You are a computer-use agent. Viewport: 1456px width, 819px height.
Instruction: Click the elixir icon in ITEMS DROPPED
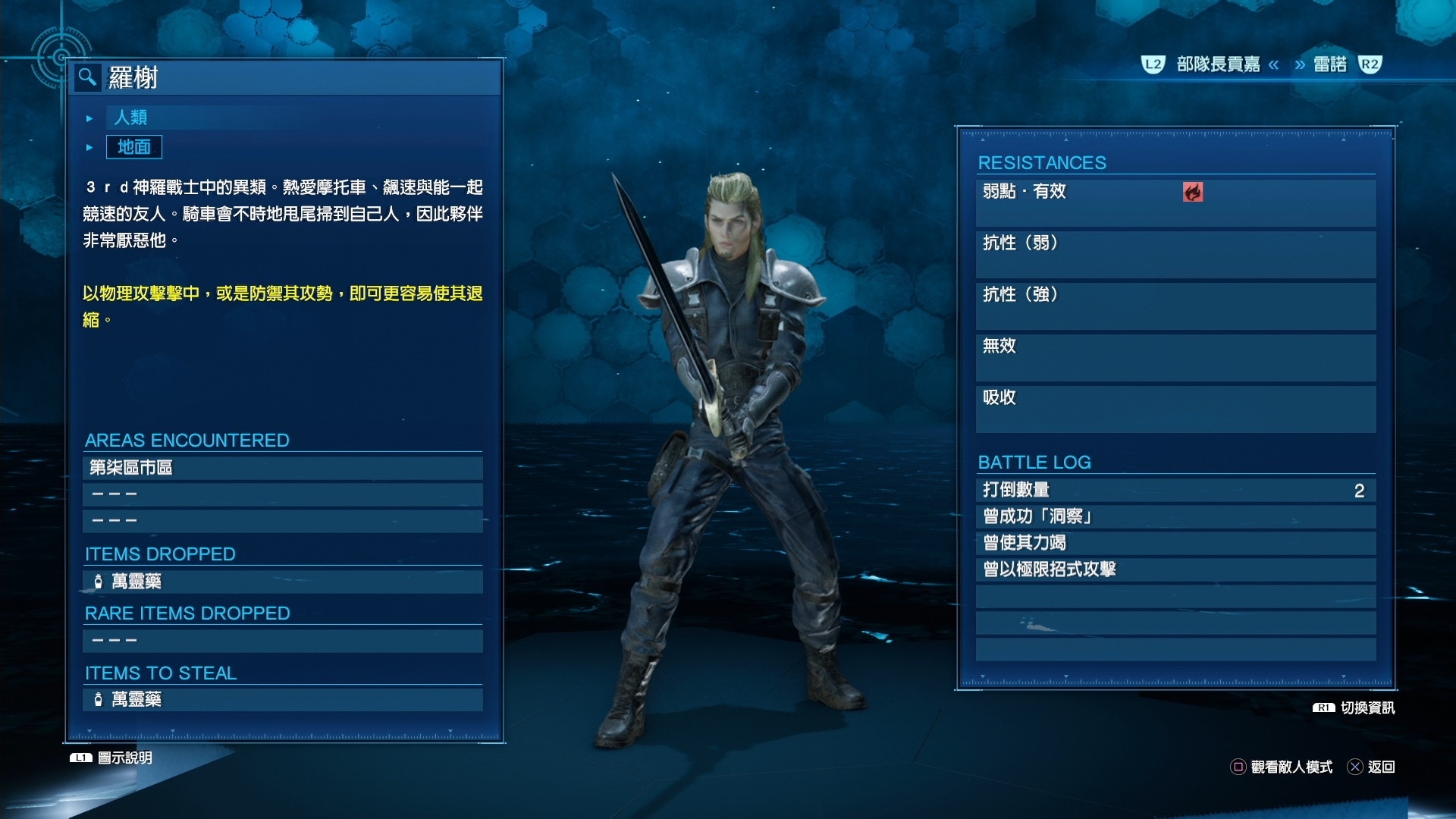pyautogui.click(x=98, y=582)
